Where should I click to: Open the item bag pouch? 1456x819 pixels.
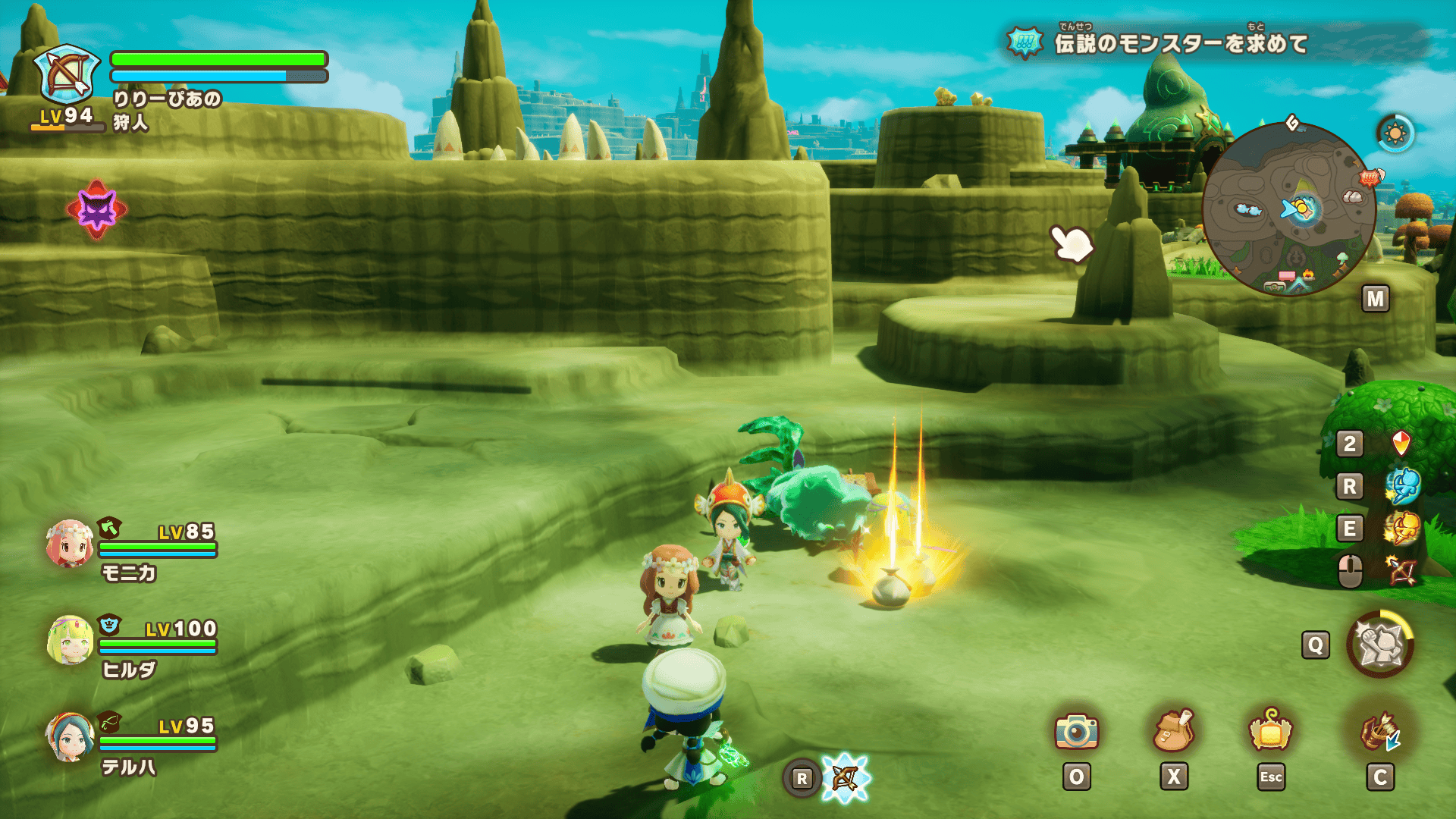click(1173, 731)
